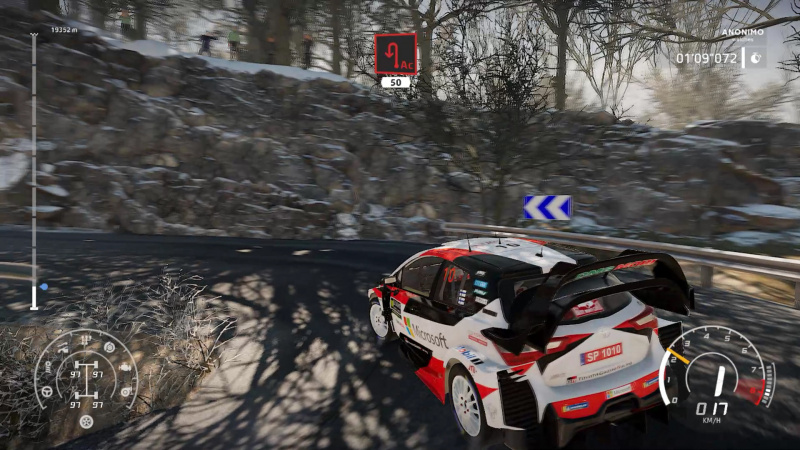Select the ANONIMO driver name tag
This screenshot has width=800, height=450.
pos(742,32)
